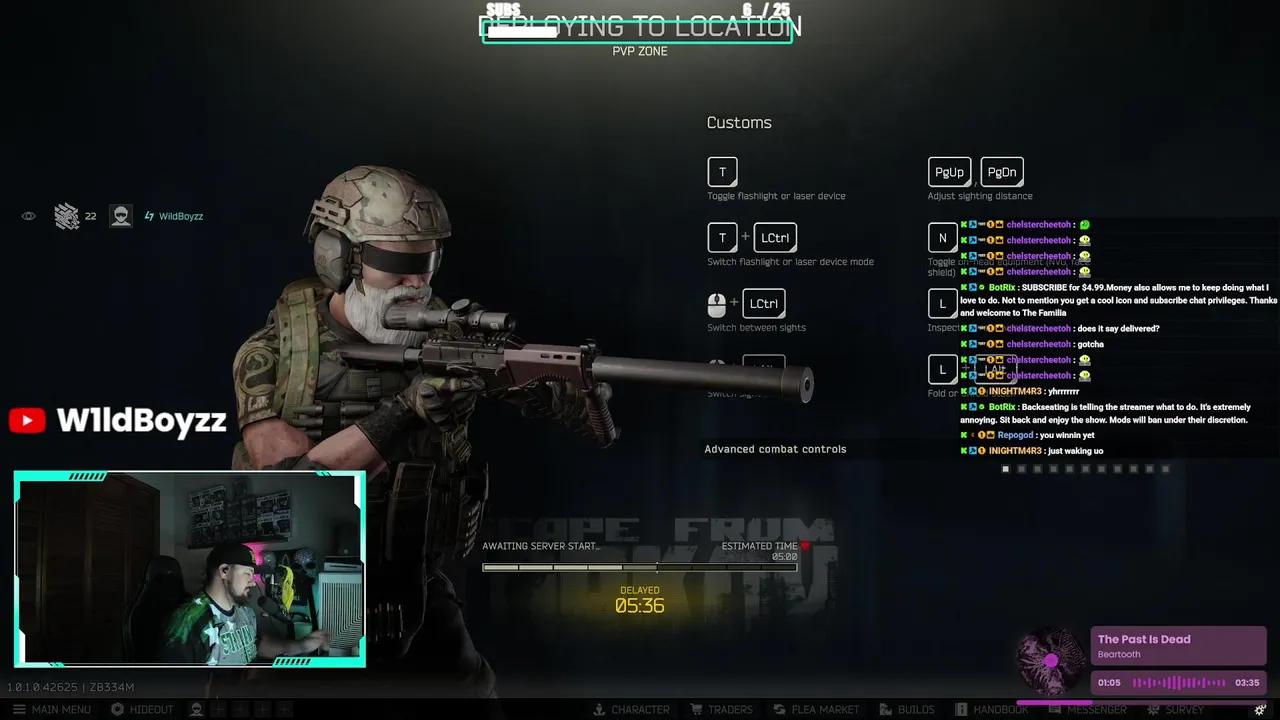Open the HIDEOUT from the bottom bar
The image size is (1280, 720).
pos(142,709)
